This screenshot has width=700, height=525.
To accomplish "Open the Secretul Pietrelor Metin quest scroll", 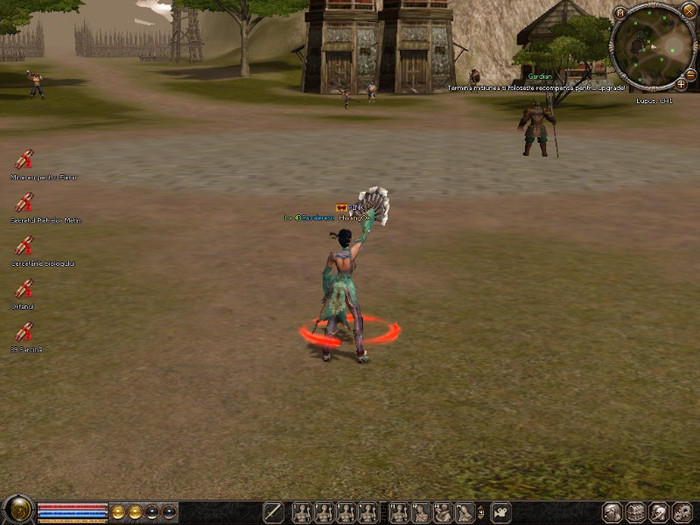I will click(24, 202).
